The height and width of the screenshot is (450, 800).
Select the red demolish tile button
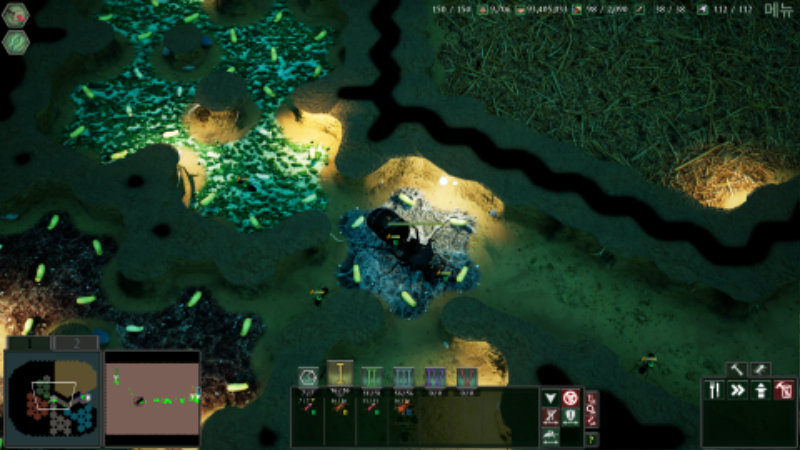tap(784, 390)
